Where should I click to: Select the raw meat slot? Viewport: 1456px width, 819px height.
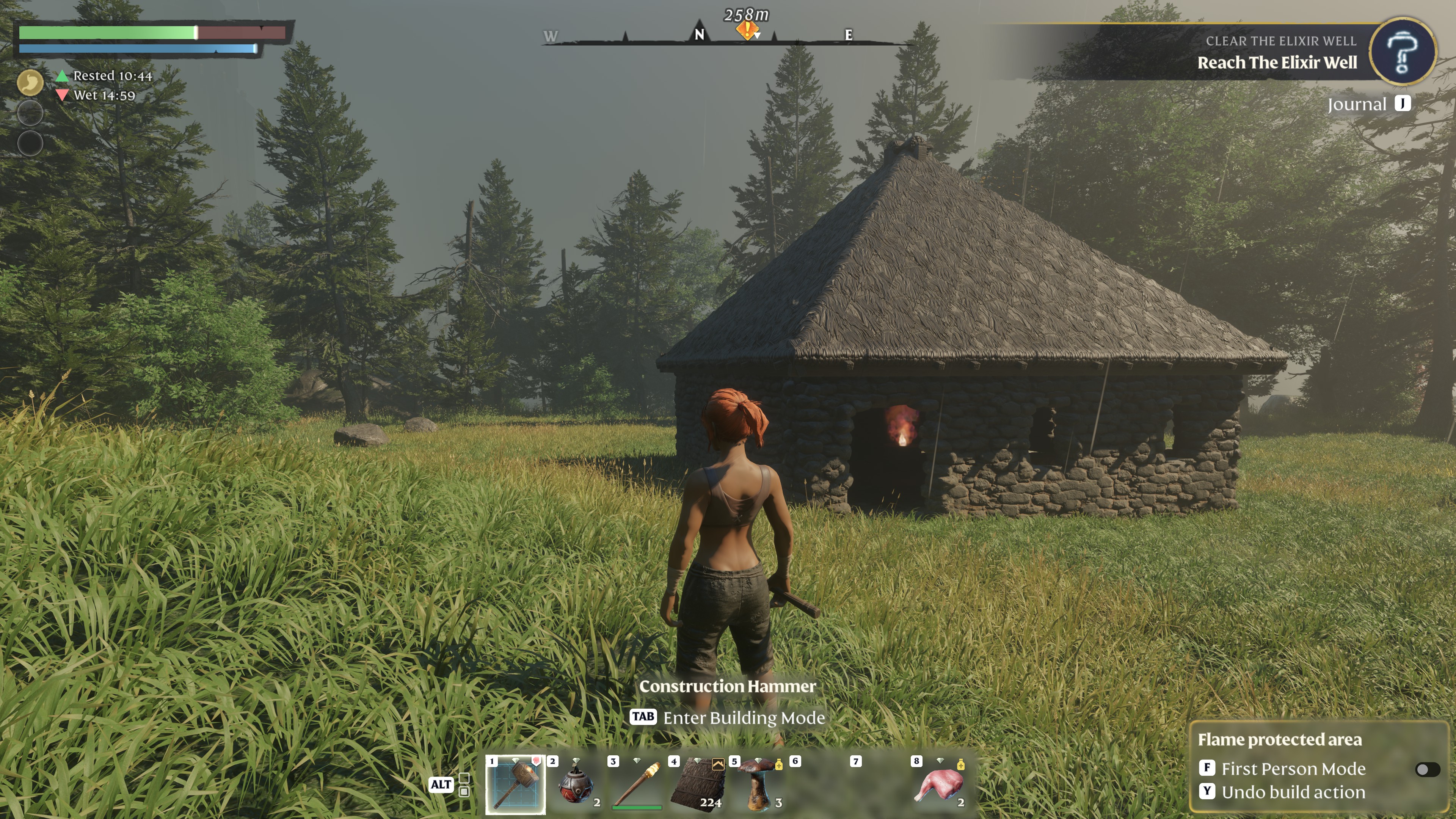[940, 784]
